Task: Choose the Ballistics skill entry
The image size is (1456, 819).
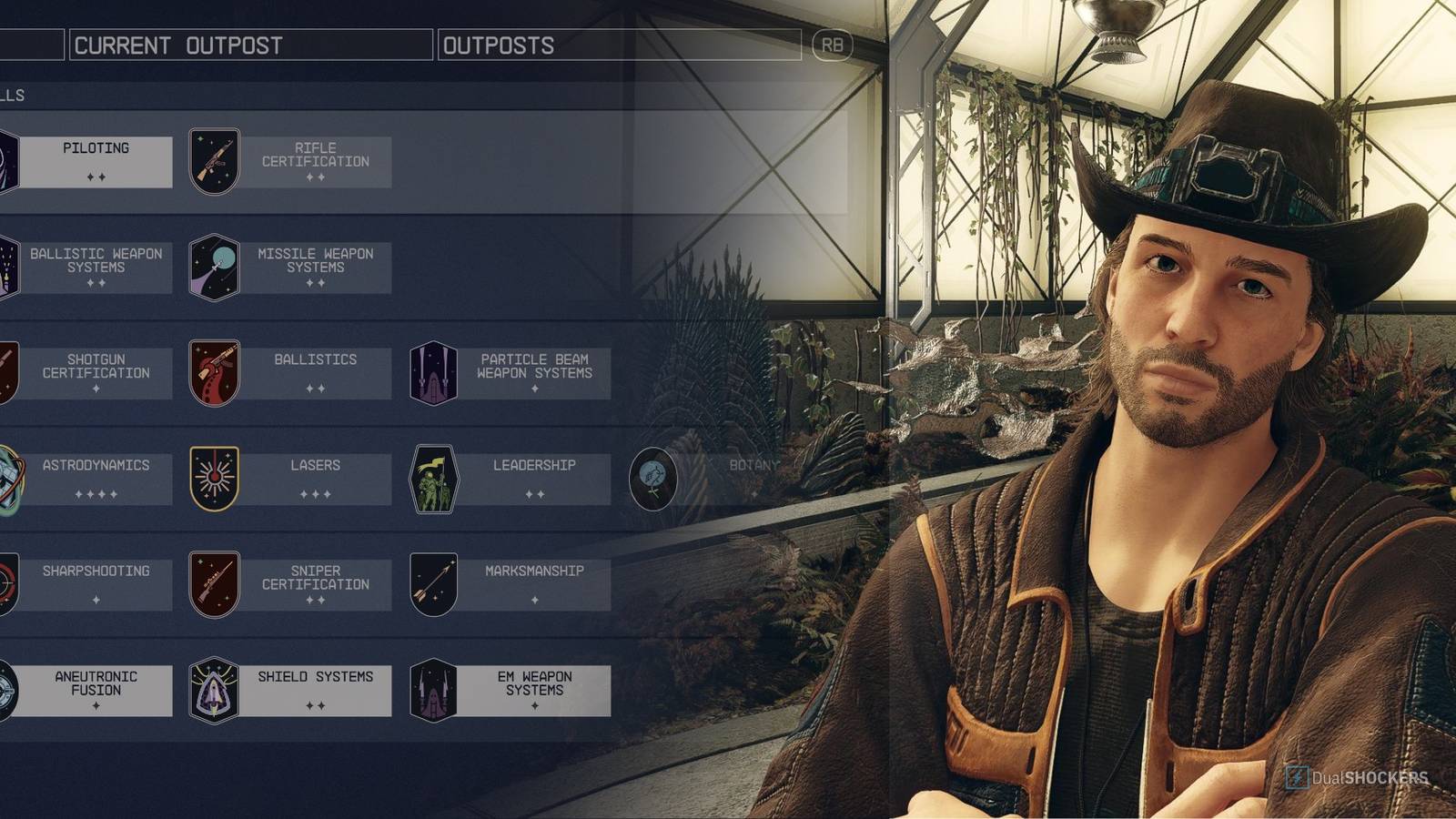Action: coord(315,373)
